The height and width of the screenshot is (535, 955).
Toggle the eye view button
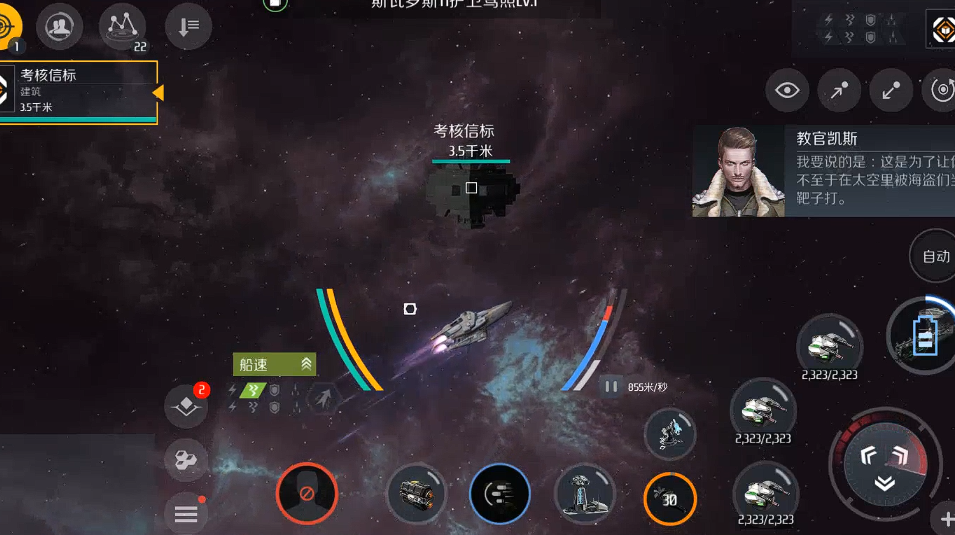(x=787, y=91)
